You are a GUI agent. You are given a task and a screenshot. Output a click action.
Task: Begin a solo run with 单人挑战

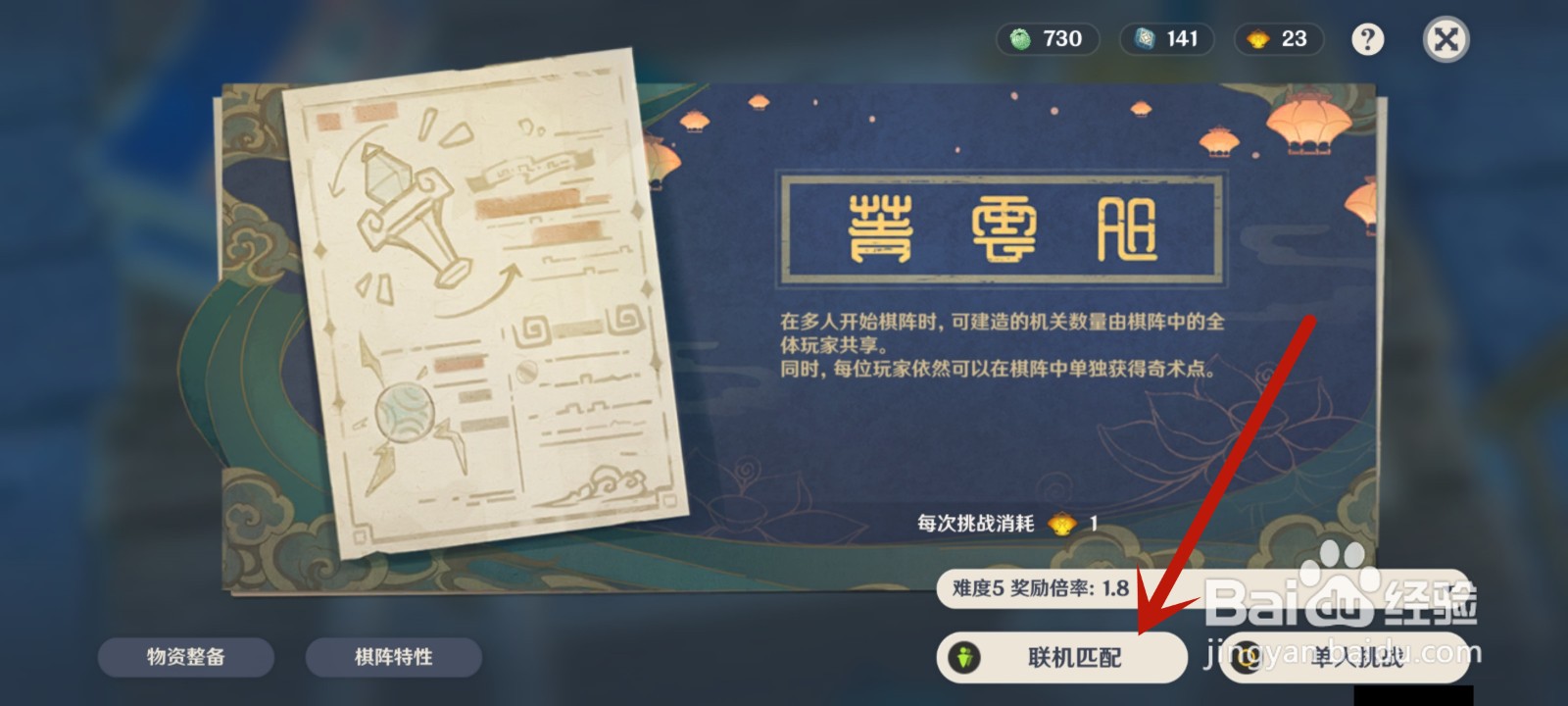[1352, 659]
